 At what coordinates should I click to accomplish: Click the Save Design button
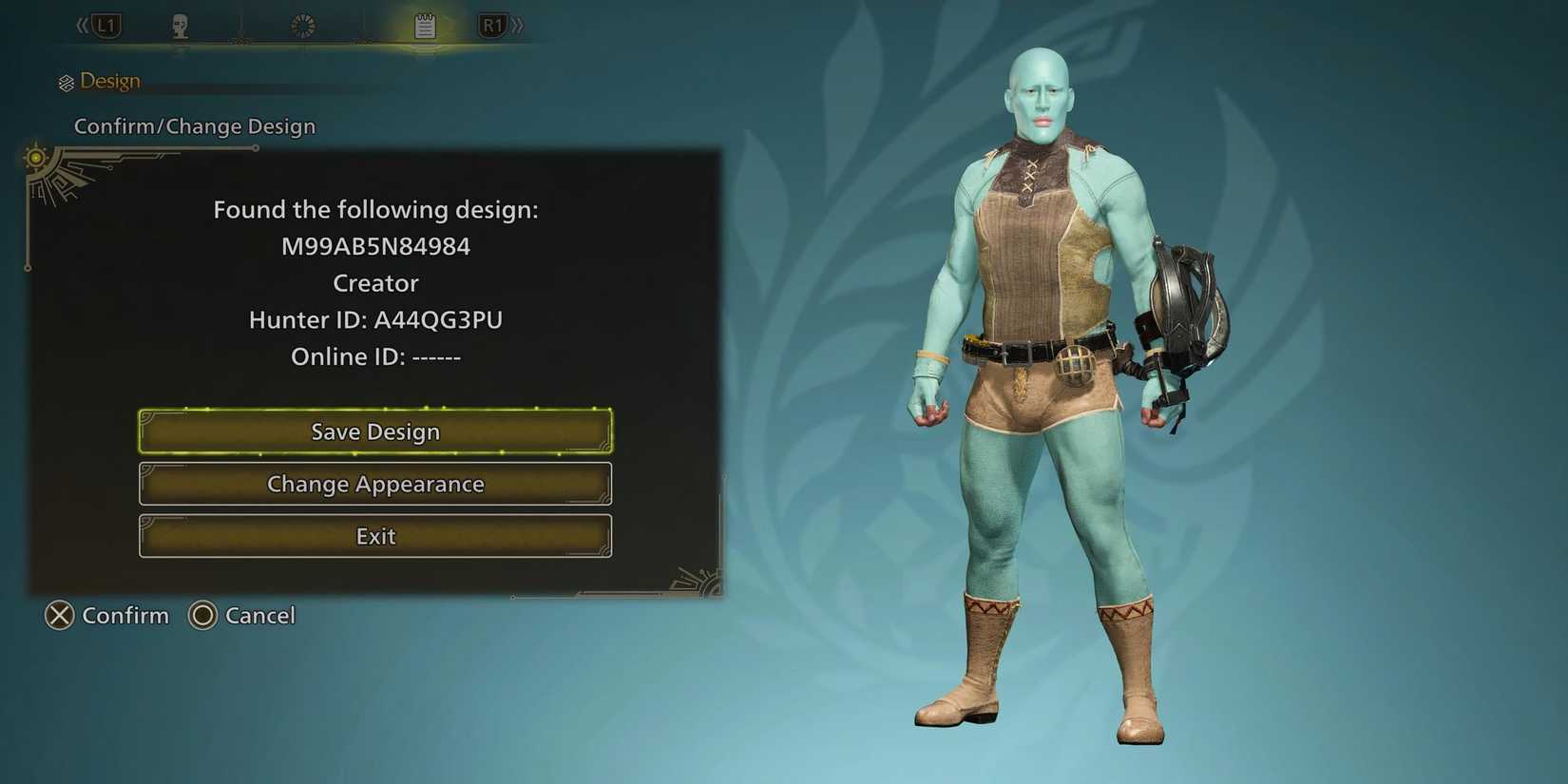375,431
